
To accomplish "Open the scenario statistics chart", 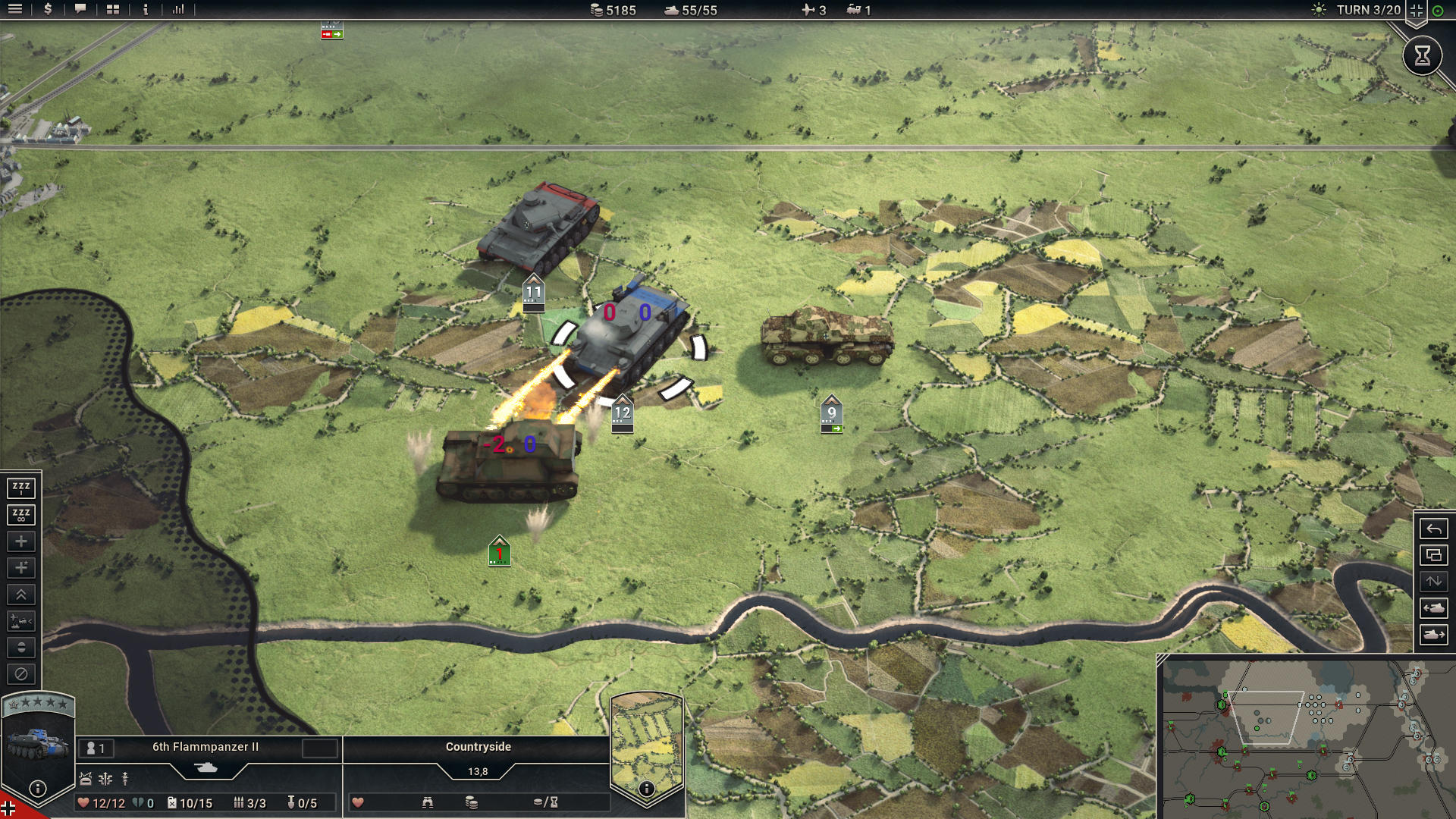I will [x=180, y=11].
